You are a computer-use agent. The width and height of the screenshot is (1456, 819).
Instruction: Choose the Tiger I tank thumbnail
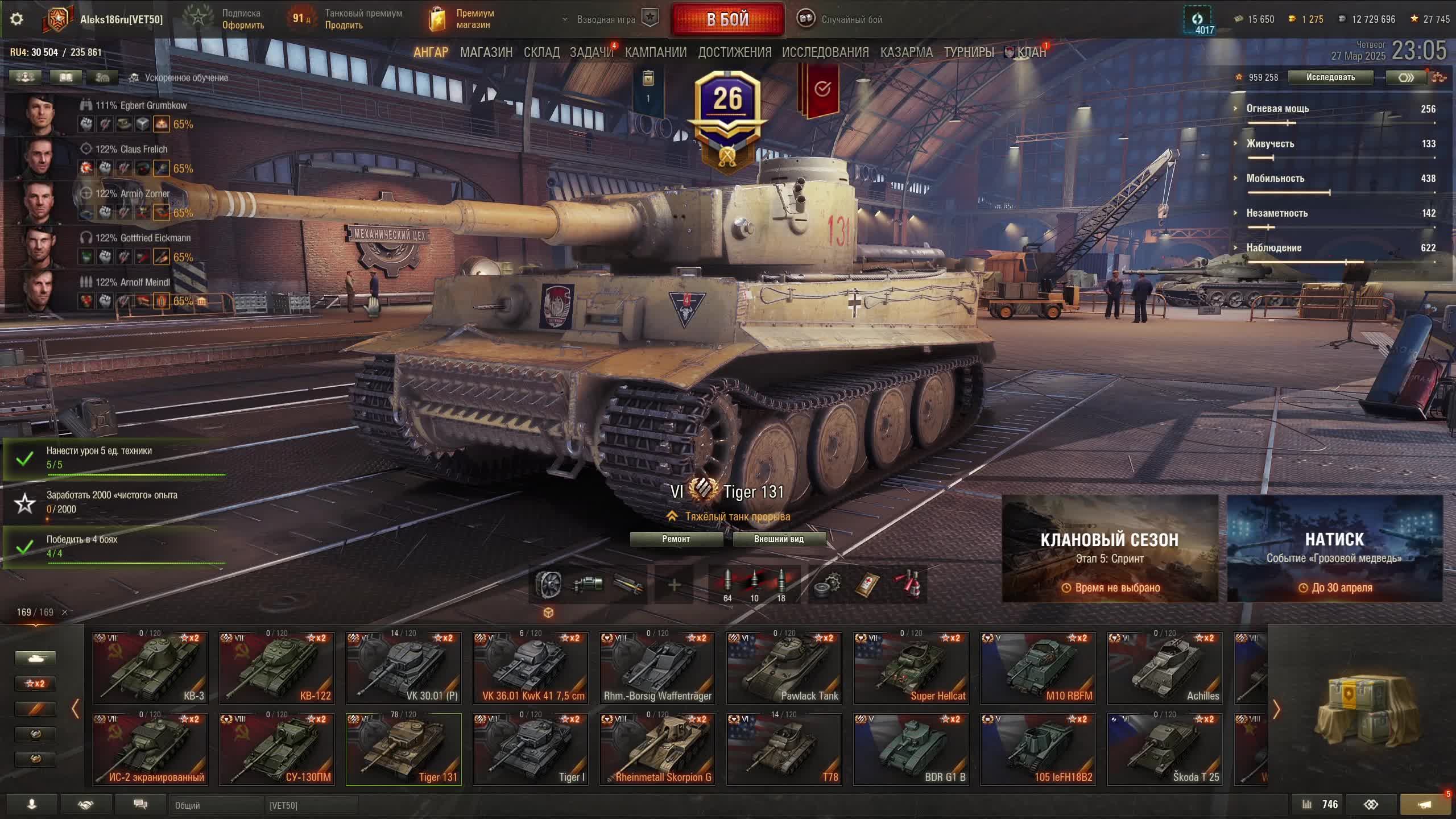(530, 750)
